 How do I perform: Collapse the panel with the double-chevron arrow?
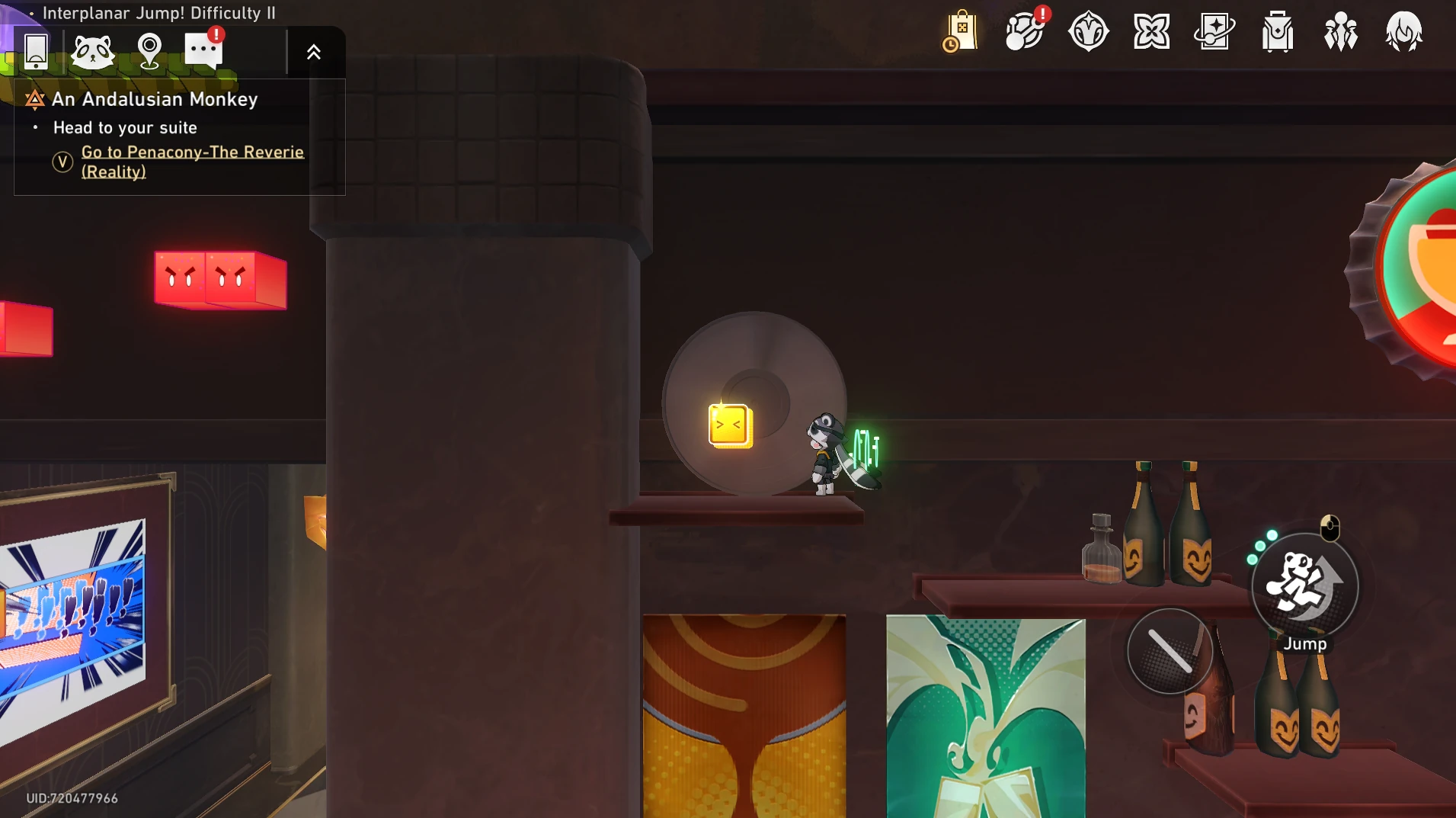pyautogui.click(x=313, y=52)
